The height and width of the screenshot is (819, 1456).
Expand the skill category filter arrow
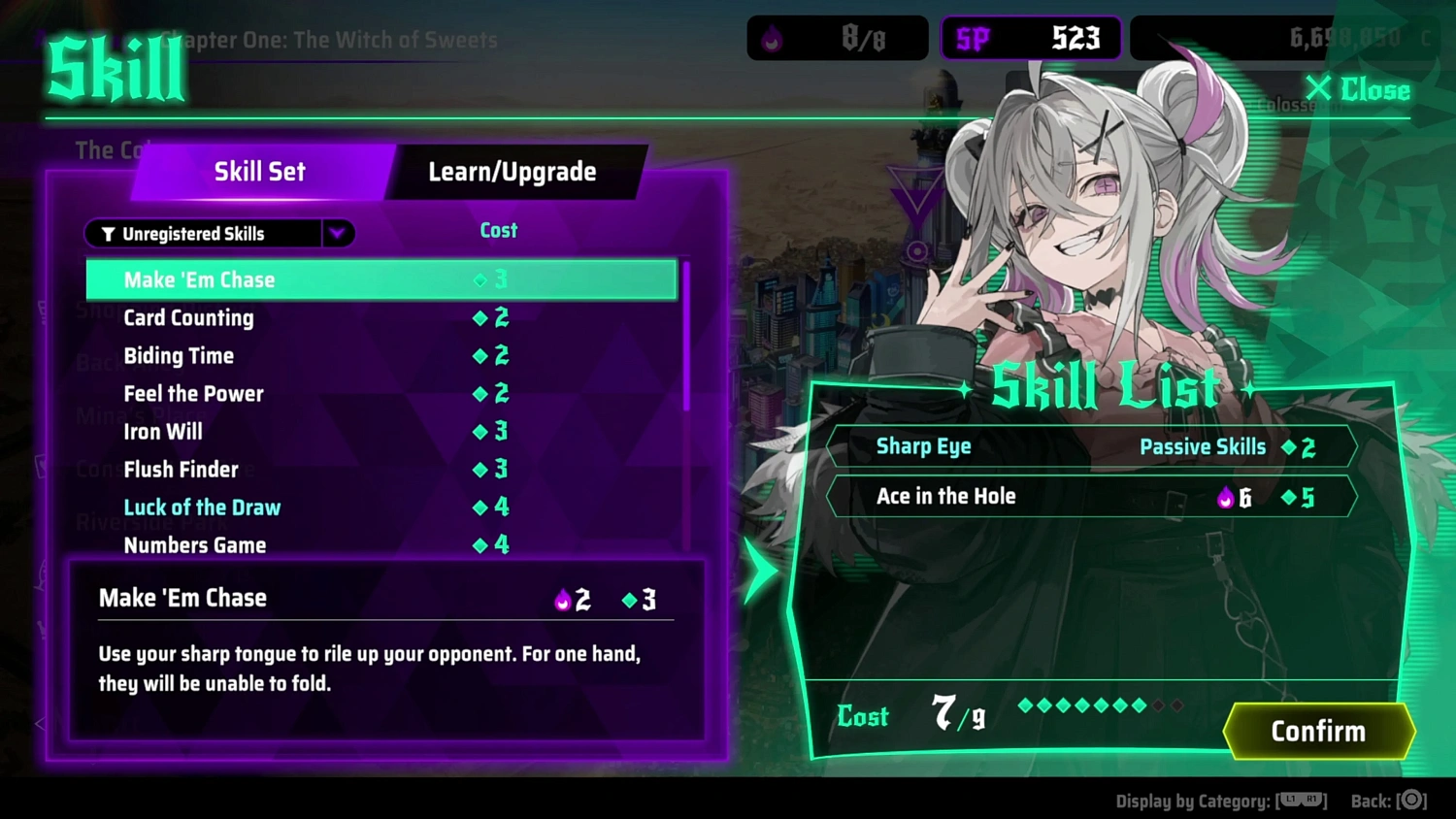click(x=338, y=233)
